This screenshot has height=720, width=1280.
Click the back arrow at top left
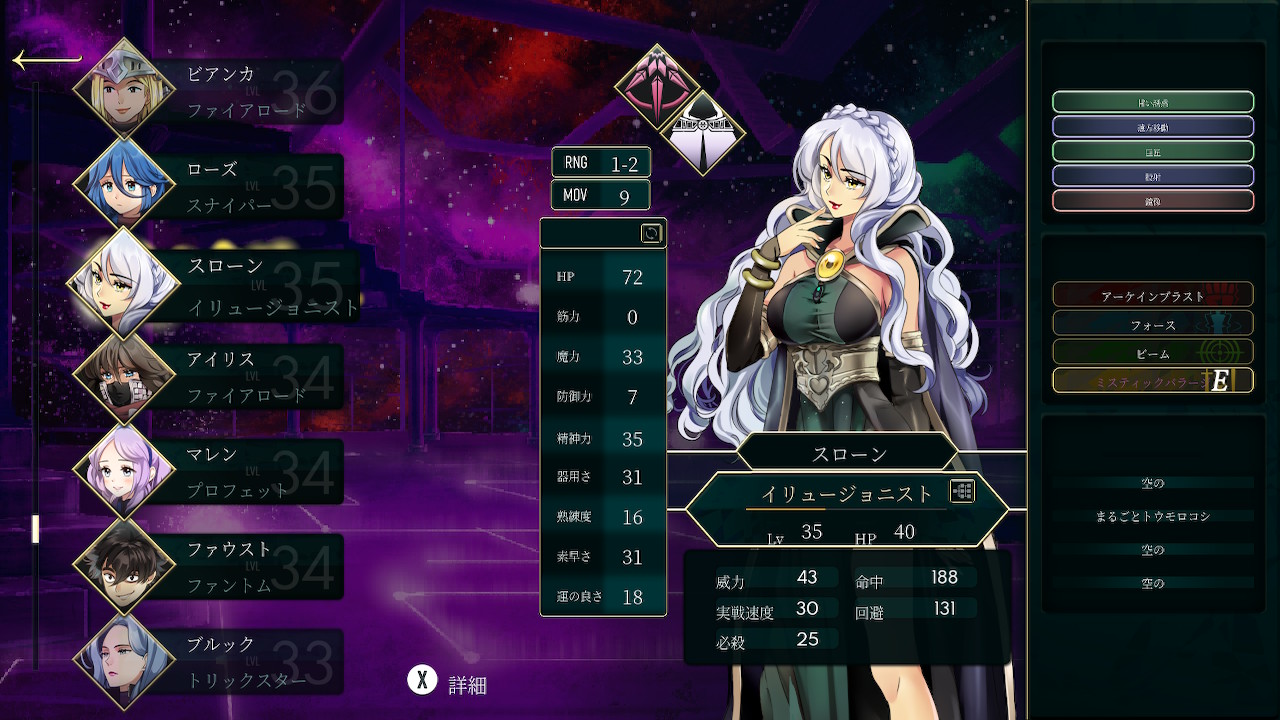point(46,61)
